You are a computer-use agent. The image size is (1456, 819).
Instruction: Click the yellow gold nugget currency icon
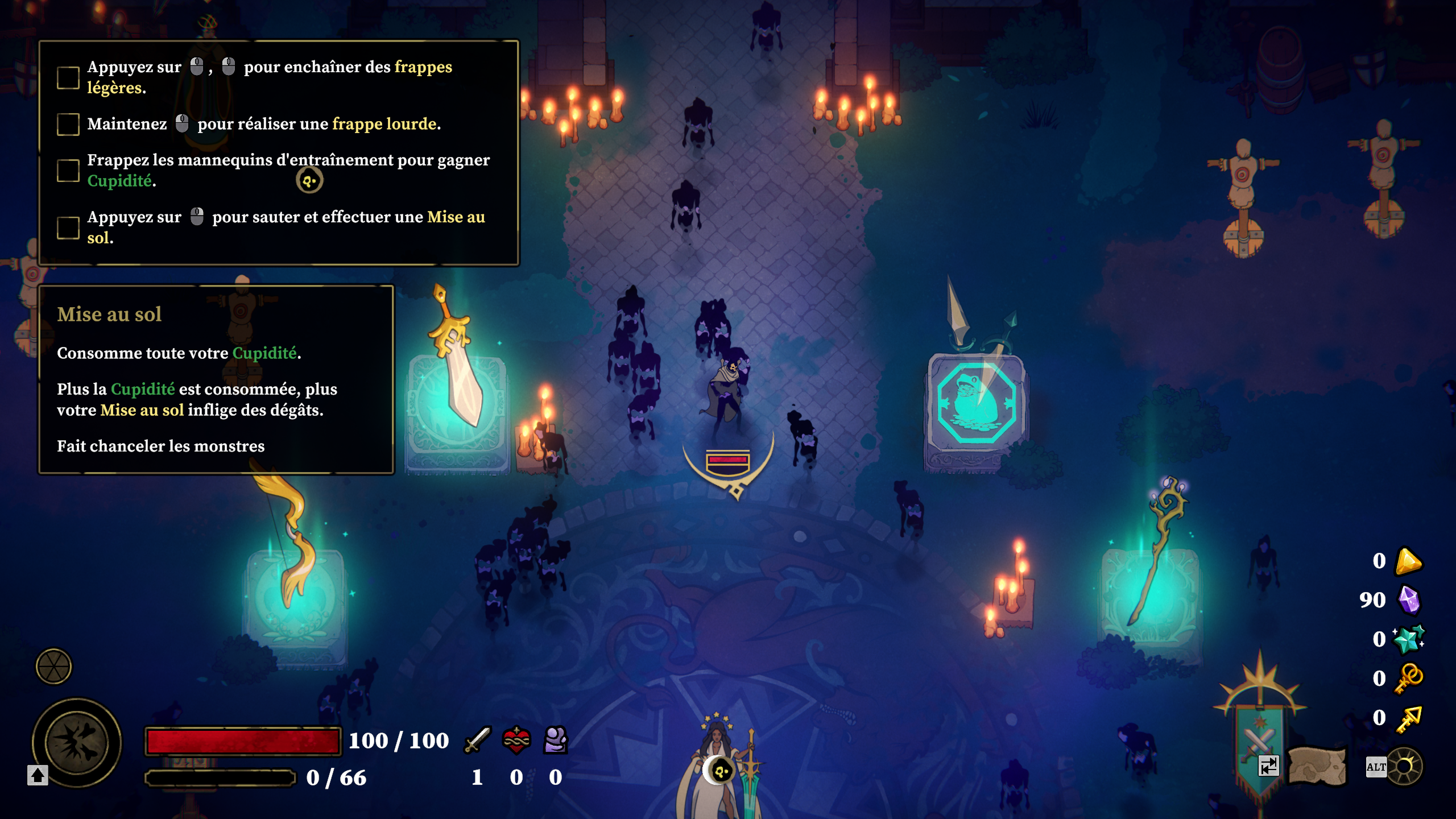pyautogui.click(x=1409, y=561)
